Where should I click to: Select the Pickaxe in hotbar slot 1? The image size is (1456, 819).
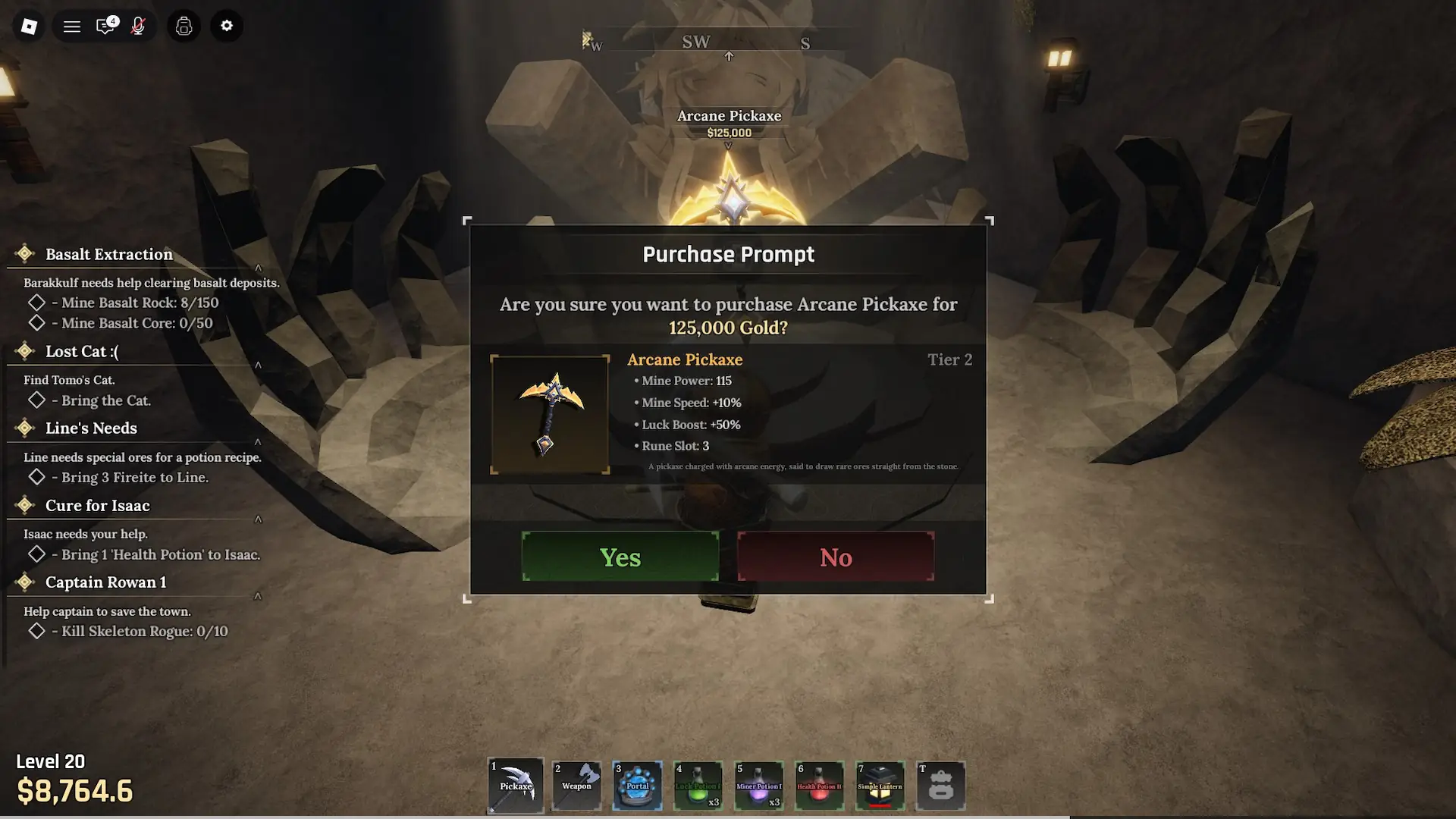515,786
